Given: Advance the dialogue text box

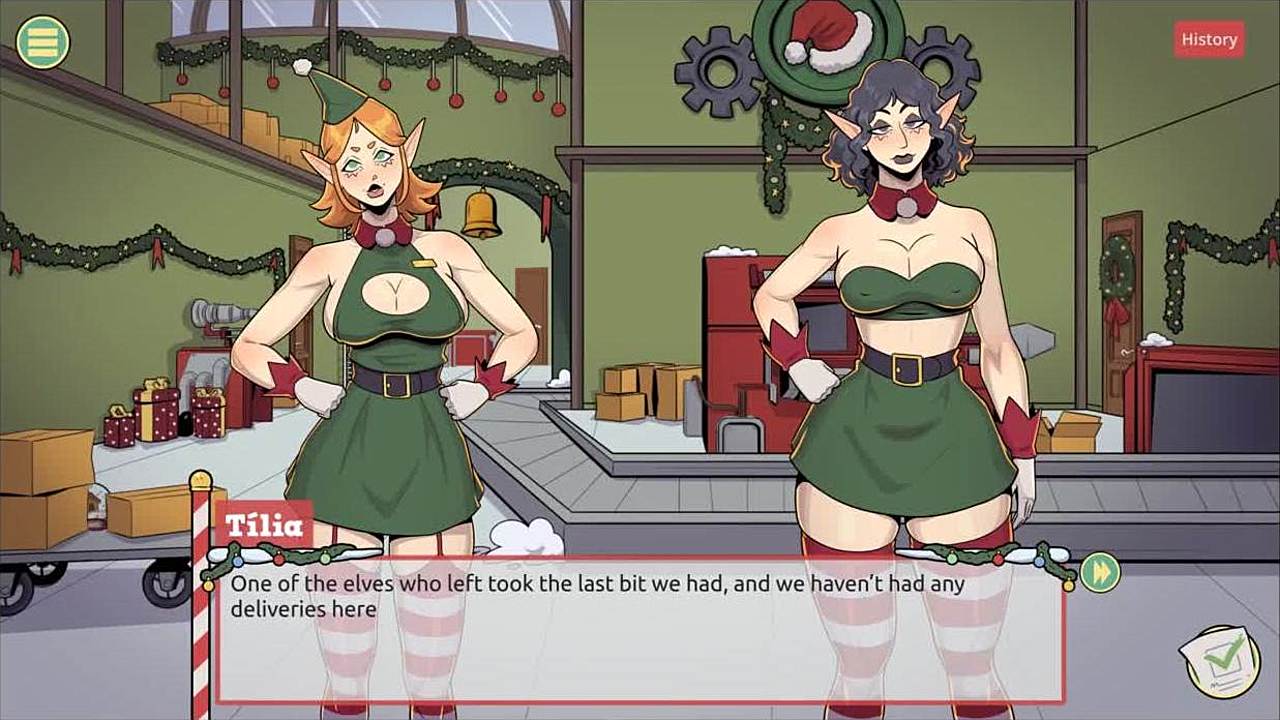Looking at the screenshot, I should click(640, 630).
